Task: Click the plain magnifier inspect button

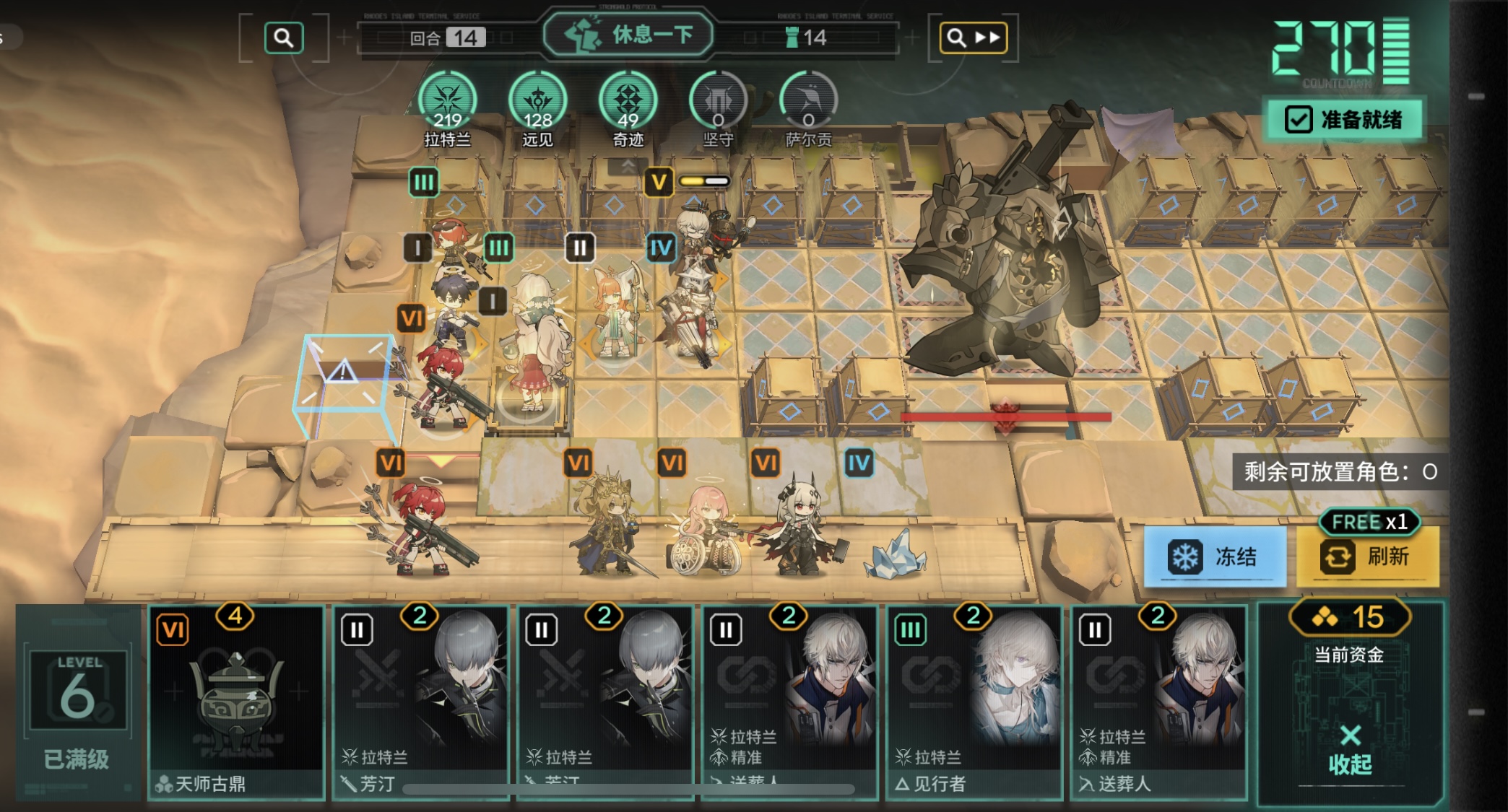Action: point(284,38)
